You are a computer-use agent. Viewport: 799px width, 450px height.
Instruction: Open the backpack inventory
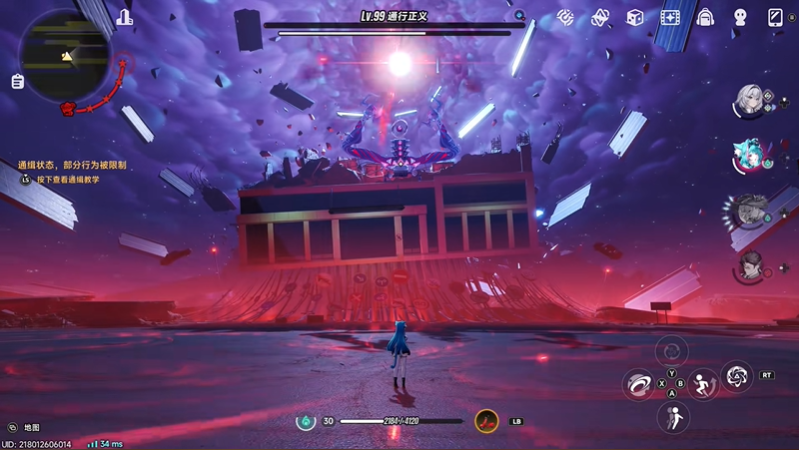point(705,18)
